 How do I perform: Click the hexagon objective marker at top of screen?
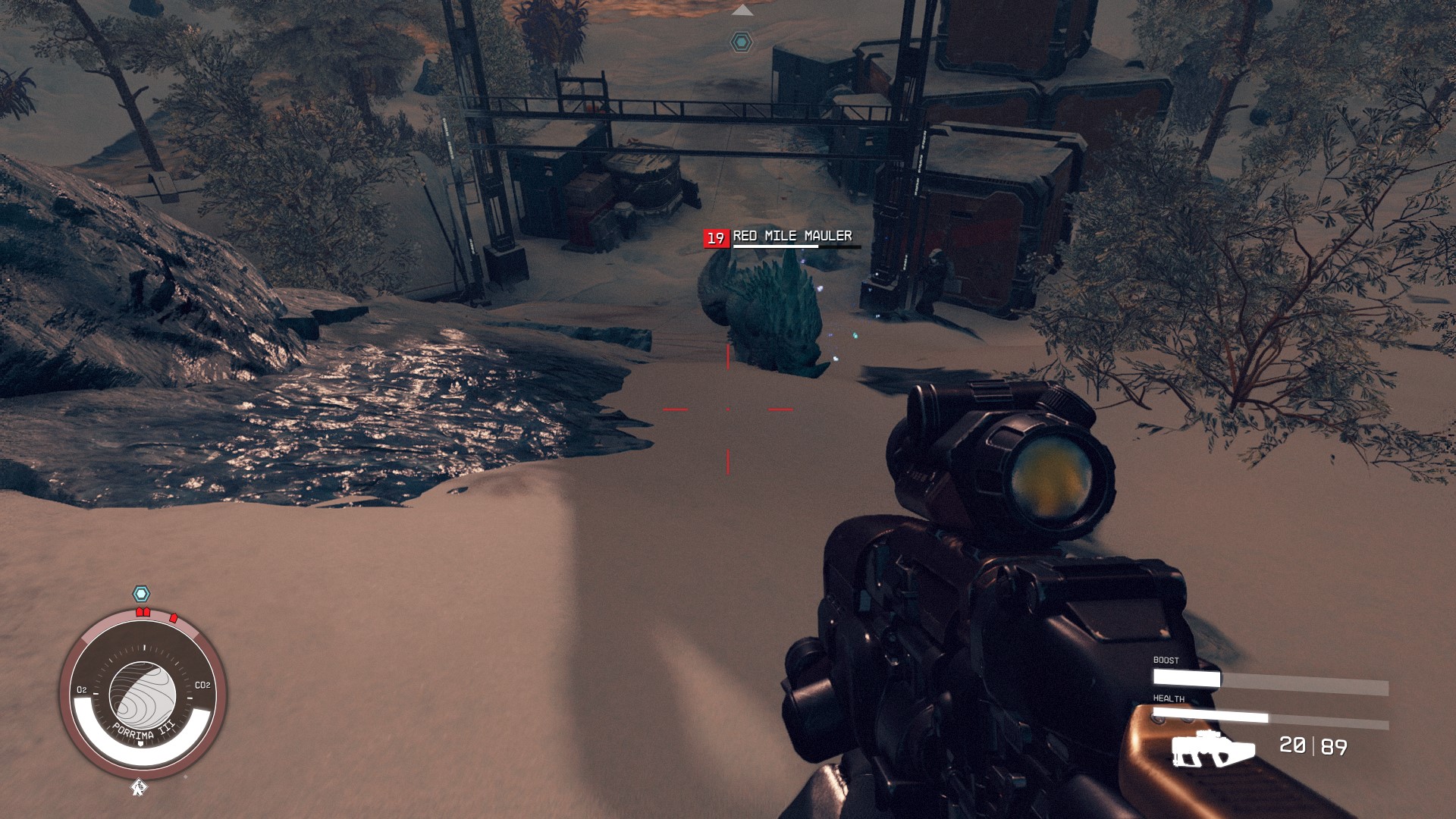741,42
